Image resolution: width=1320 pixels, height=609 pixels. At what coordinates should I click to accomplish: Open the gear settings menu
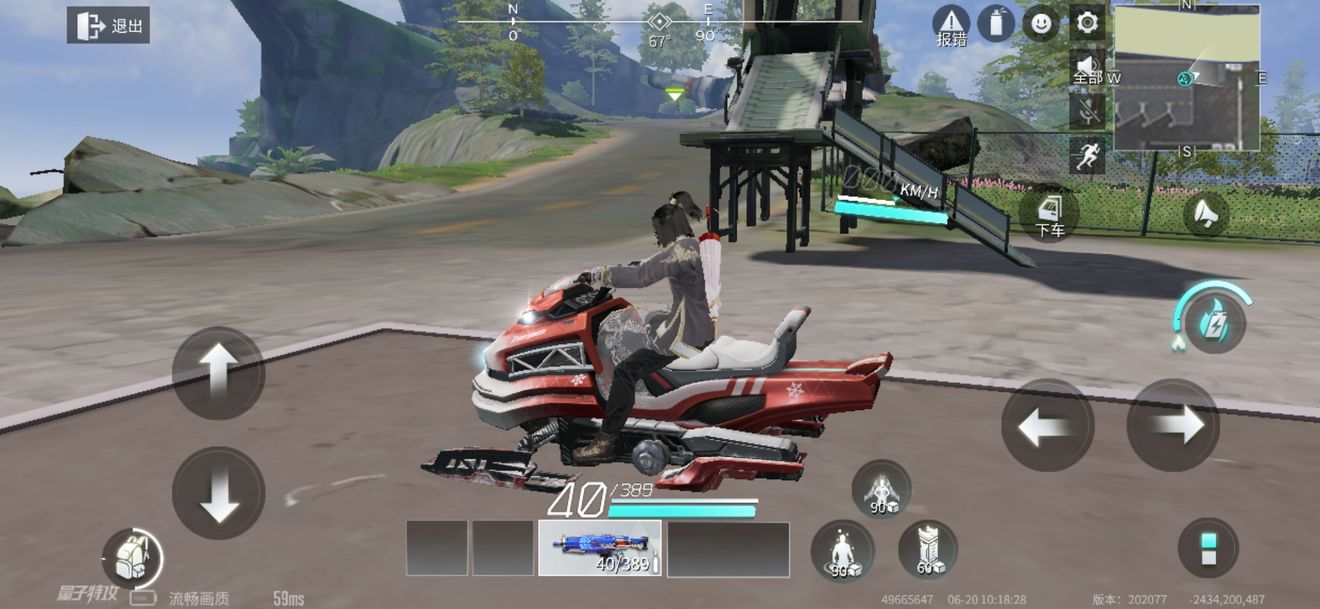click(1087, 22)
